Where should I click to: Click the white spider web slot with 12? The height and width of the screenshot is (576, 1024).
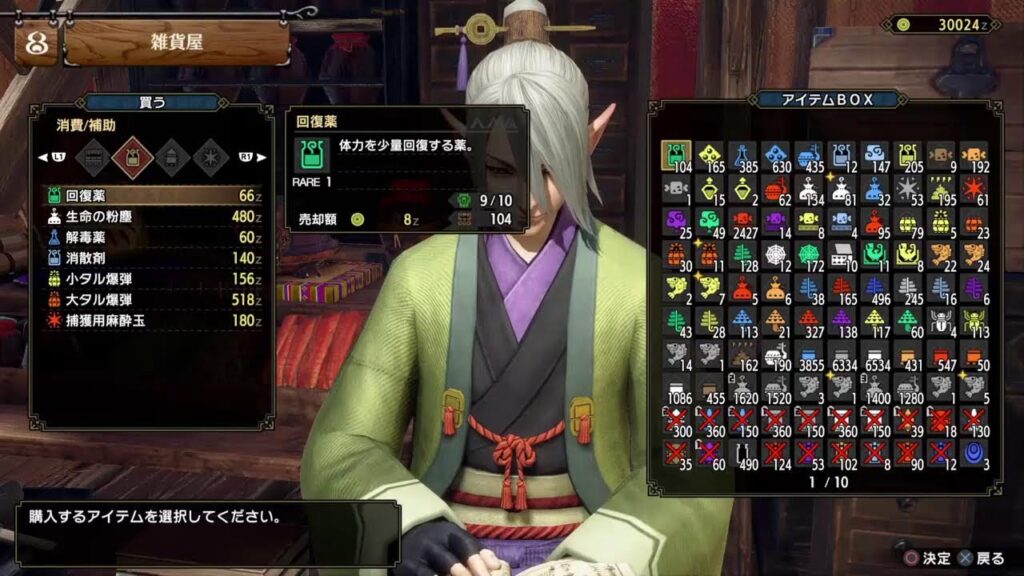click(776, 254)
